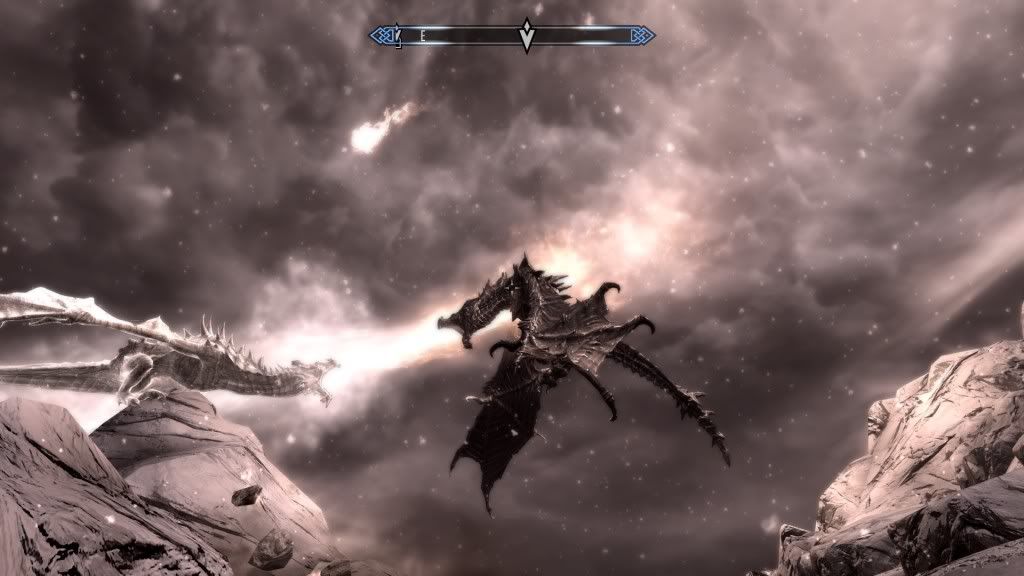The height and width of the screenshot is (576, 1024).
Task: Click the quest arrow marker on the compass
Action: coord(527,36)
